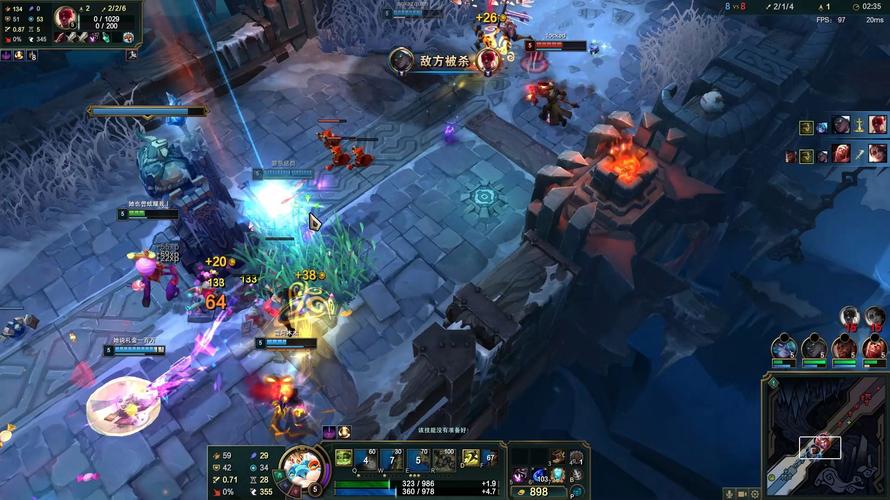Select the targeted enemy champion portrait
Viewport: 890px width, 500px height.
coord(66,19)
